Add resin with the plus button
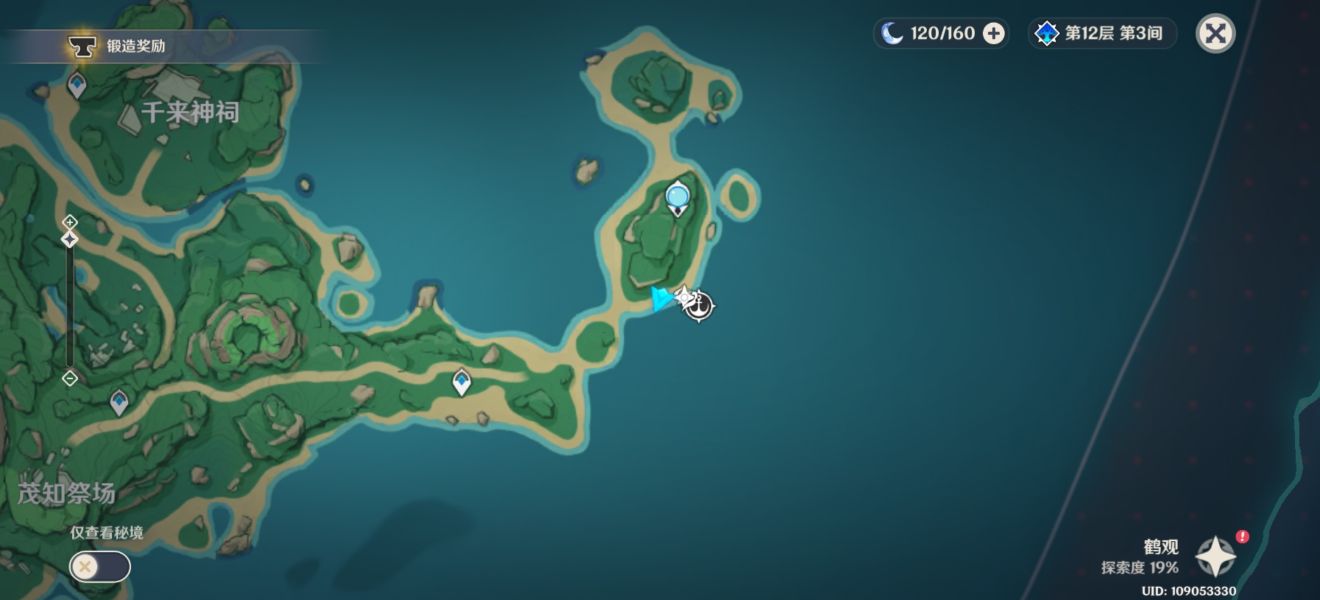Screen dimensions: 1320x600 993,34
